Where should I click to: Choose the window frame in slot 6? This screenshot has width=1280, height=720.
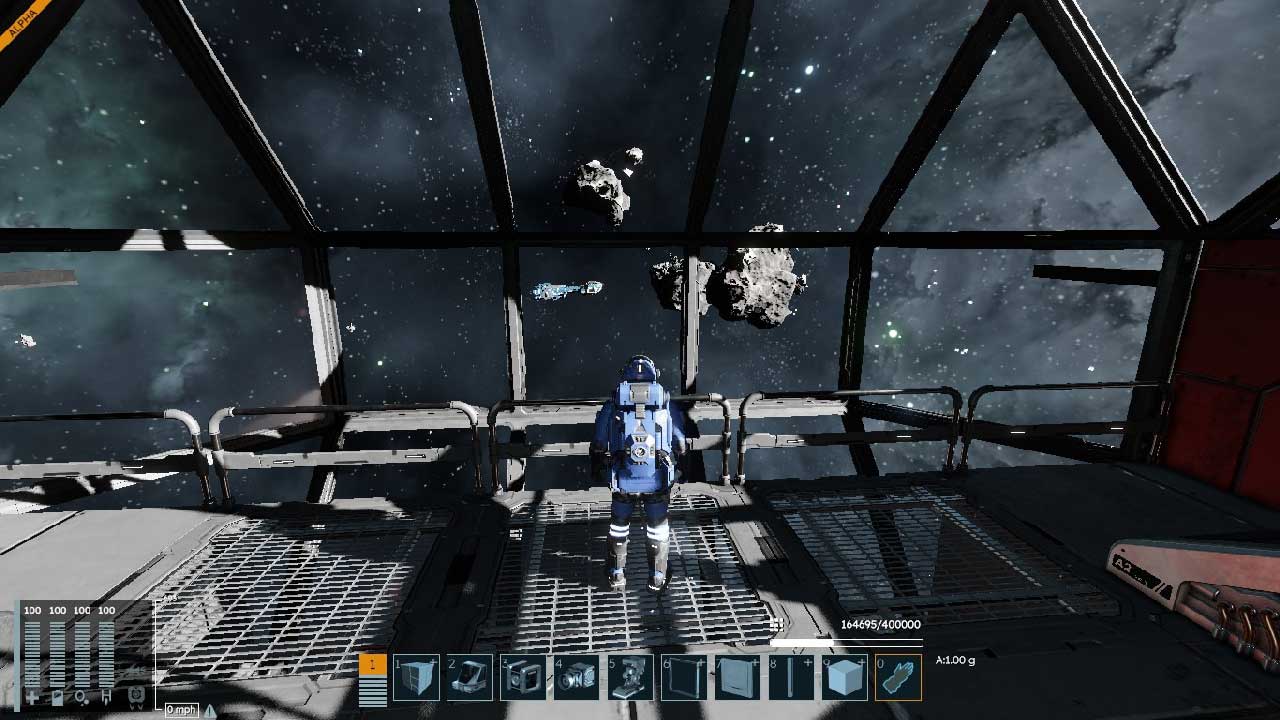tap(684, 677)
